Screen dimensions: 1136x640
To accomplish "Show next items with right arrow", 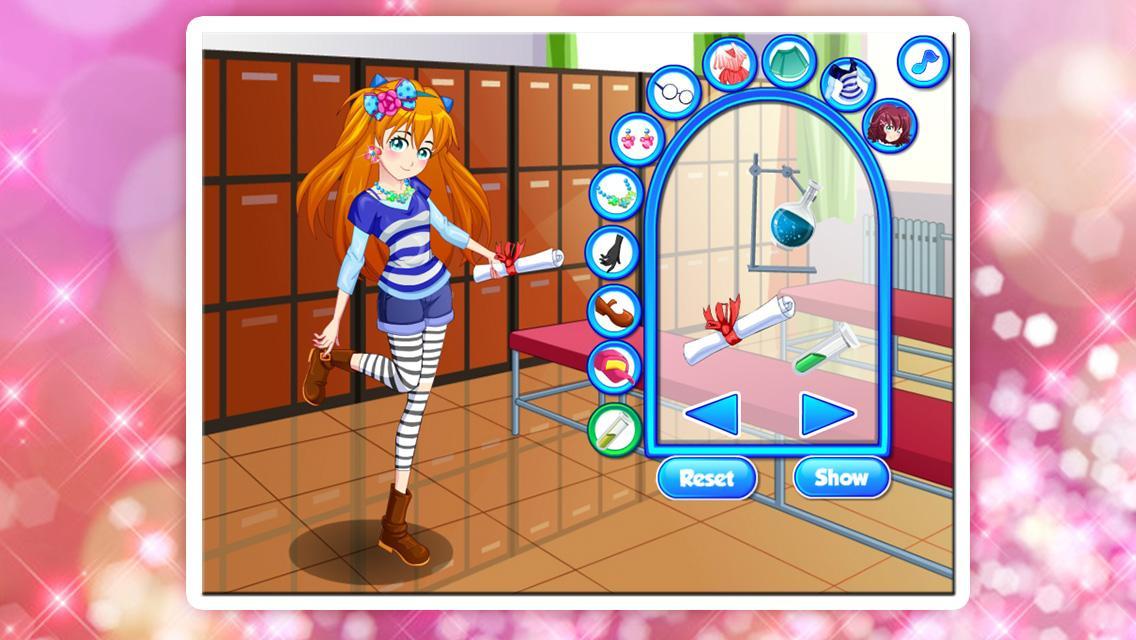I will 827,414.
